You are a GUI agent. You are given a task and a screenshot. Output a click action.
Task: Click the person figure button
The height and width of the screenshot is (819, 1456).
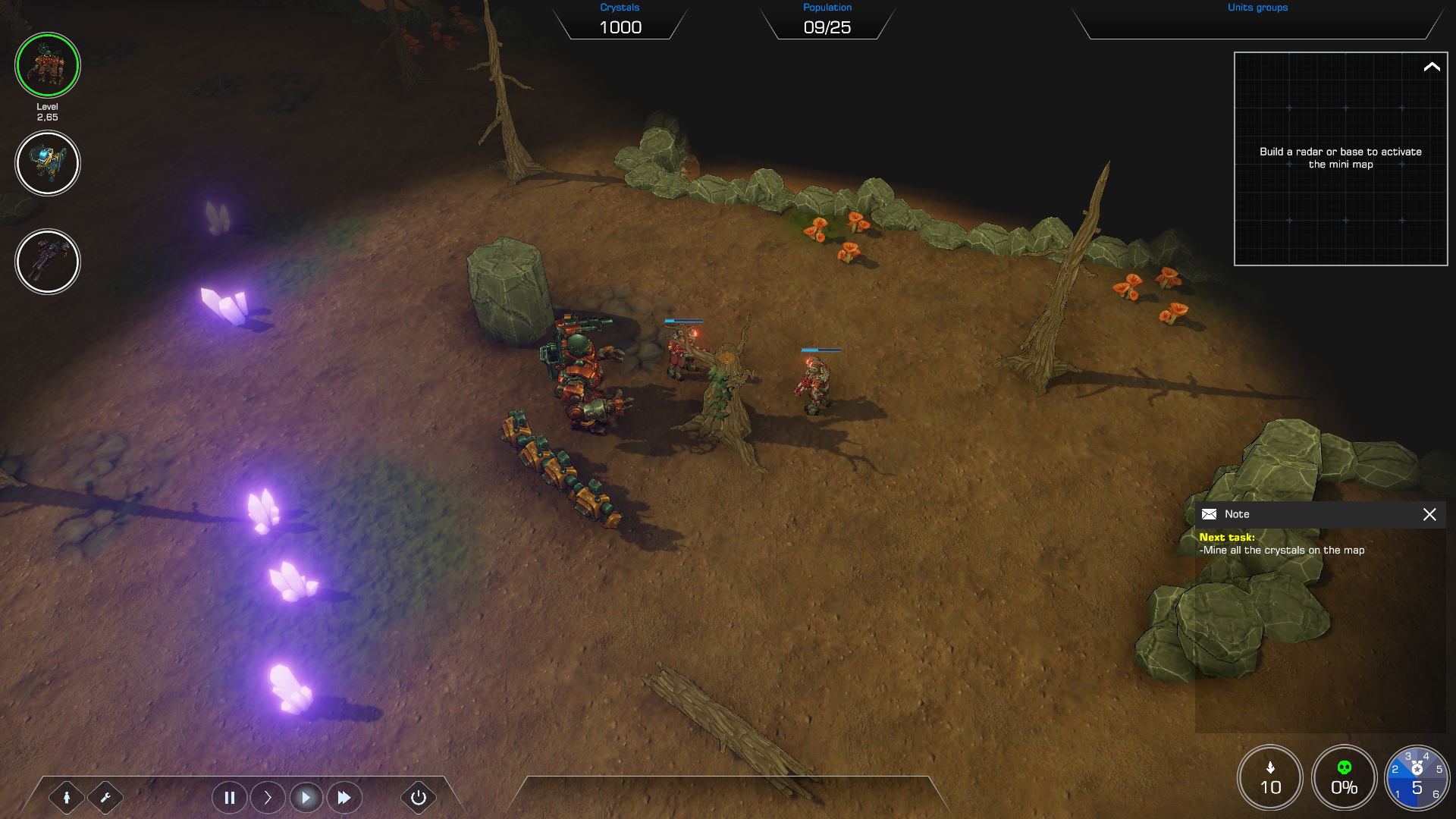[67, 797]
